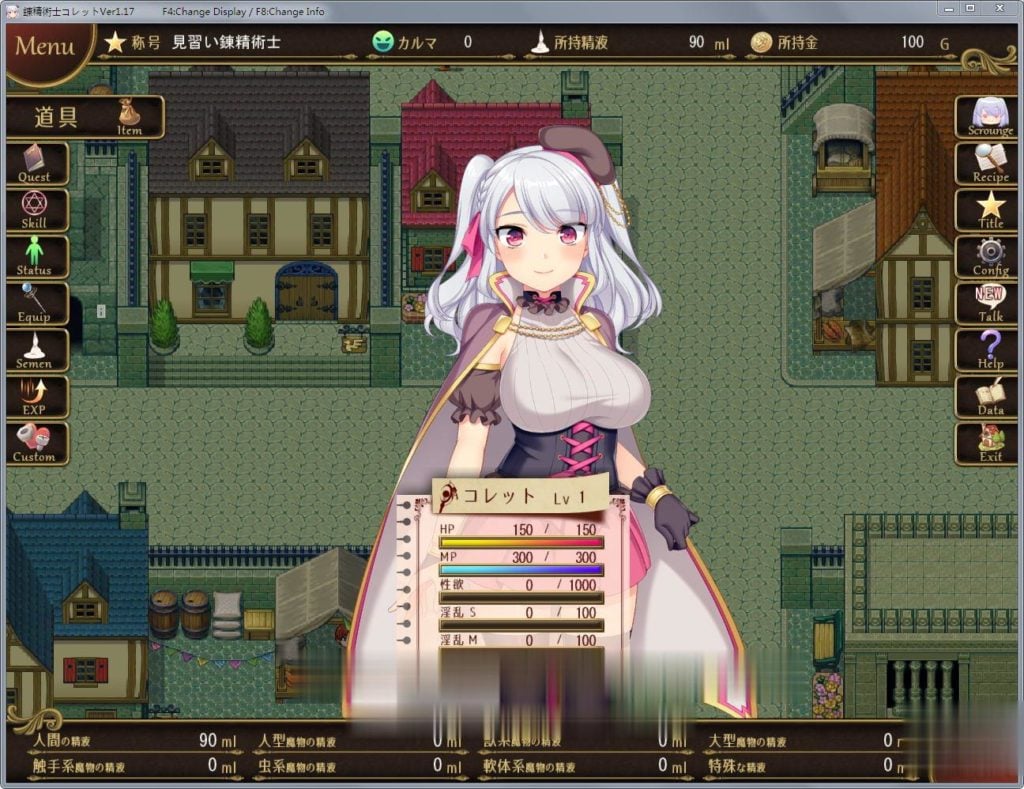This screenshot has width=1024, height=789.
Task: Choose the Scrounge button
Action: [x=989, y=117]
